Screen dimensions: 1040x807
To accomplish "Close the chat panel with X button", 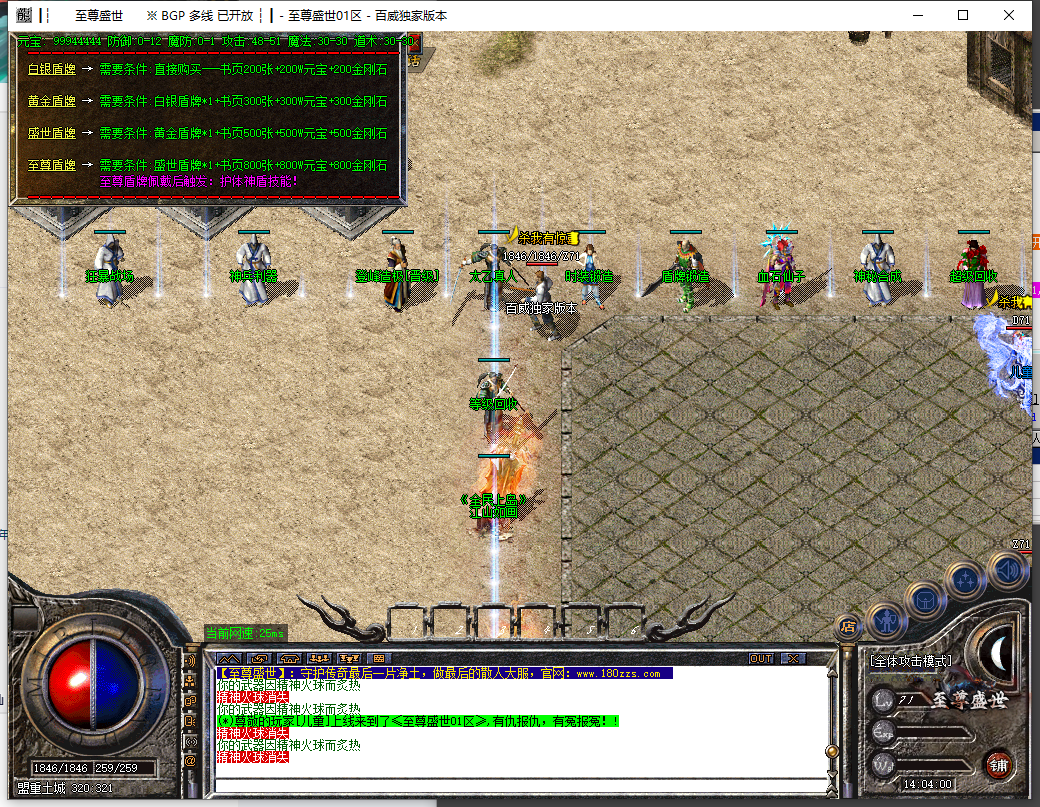I will (793, 658).
